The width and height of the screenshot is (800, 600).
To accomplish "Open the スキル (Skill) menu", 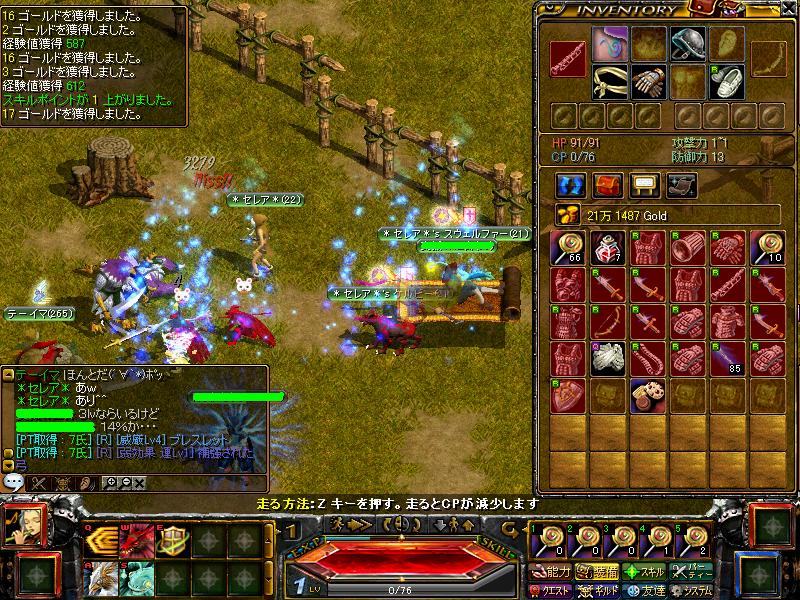I will click(x=645, y=572).
